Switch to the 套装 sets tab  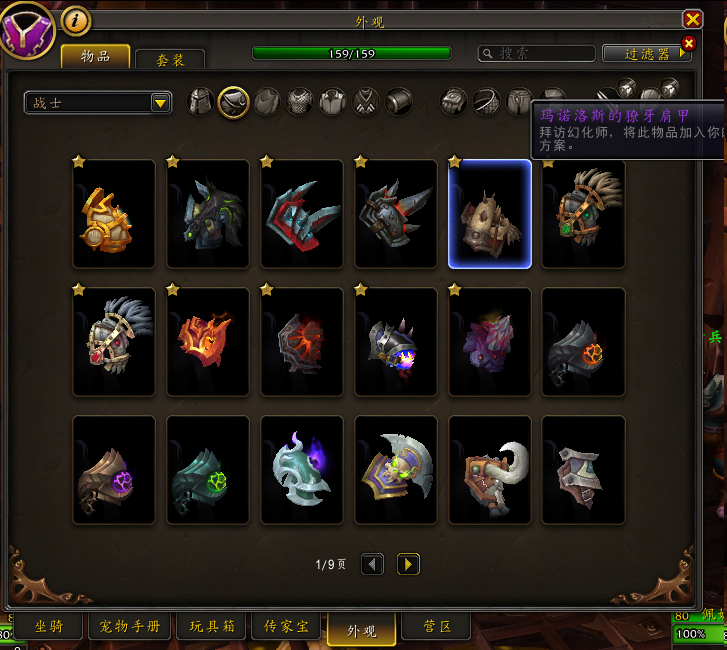[x=170, y=59]
